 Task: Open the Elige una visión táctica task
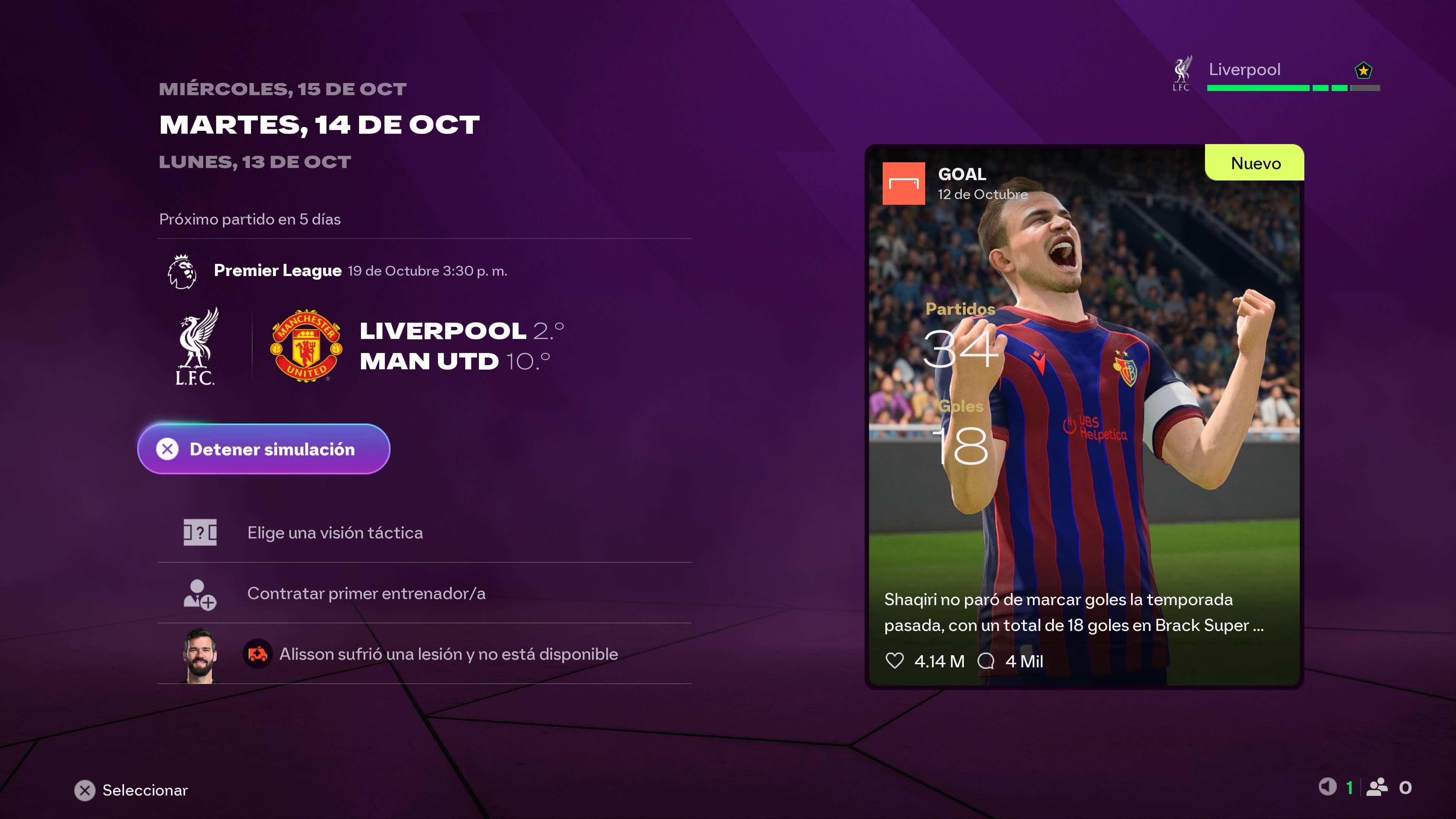[x=334, y=532]
